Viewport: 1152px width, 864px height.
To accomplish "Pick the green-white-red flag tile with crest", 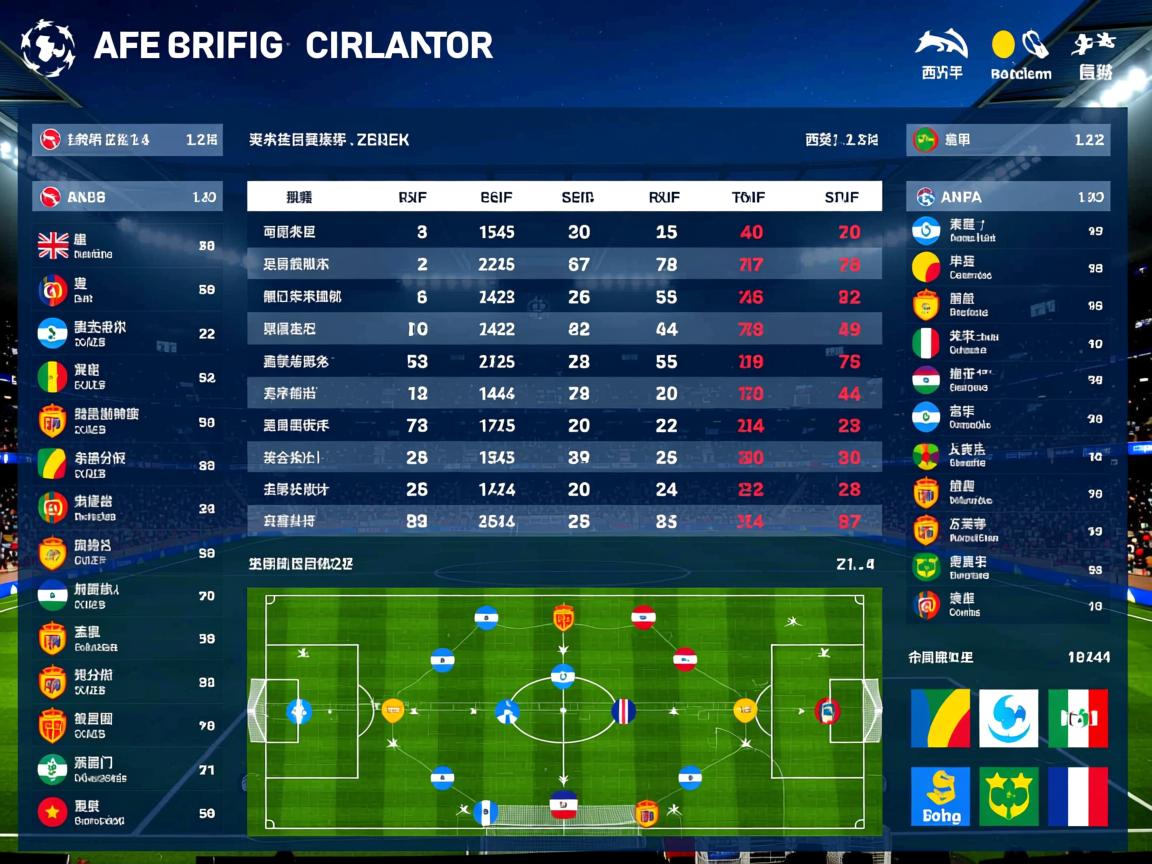I will (x=1078, y=718).
